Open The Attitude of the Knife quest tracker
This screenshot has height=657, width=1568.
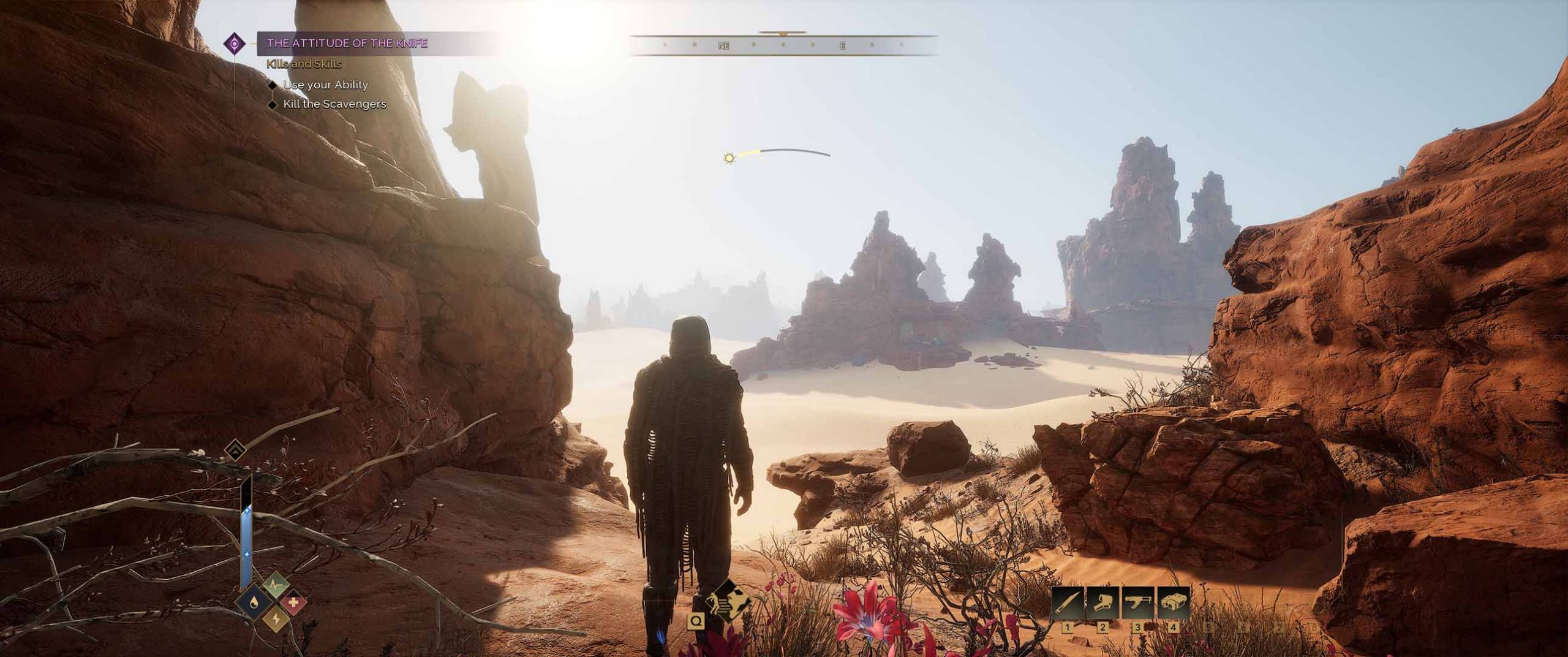(x=347, y=44)
